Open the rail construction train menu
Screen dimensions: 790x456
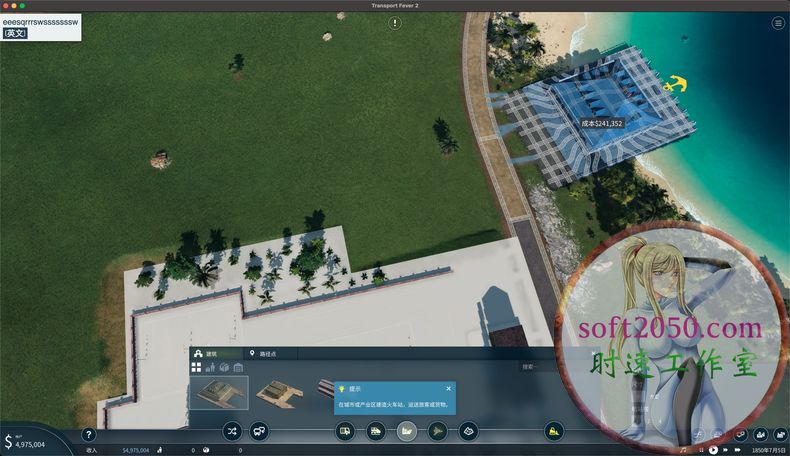point(376,432)
